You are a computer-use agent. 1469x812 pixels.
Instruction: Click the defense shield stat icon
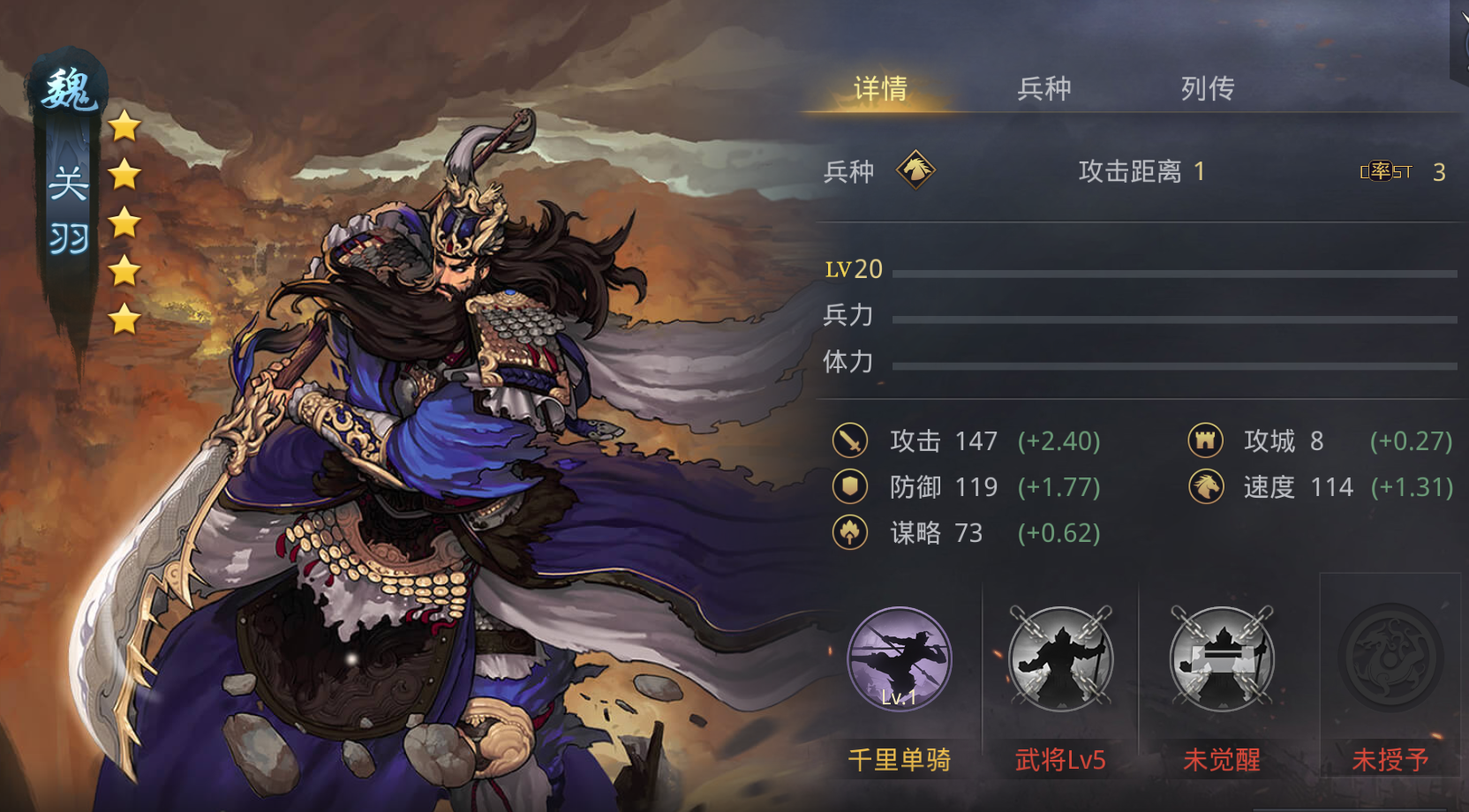point(850,486)
